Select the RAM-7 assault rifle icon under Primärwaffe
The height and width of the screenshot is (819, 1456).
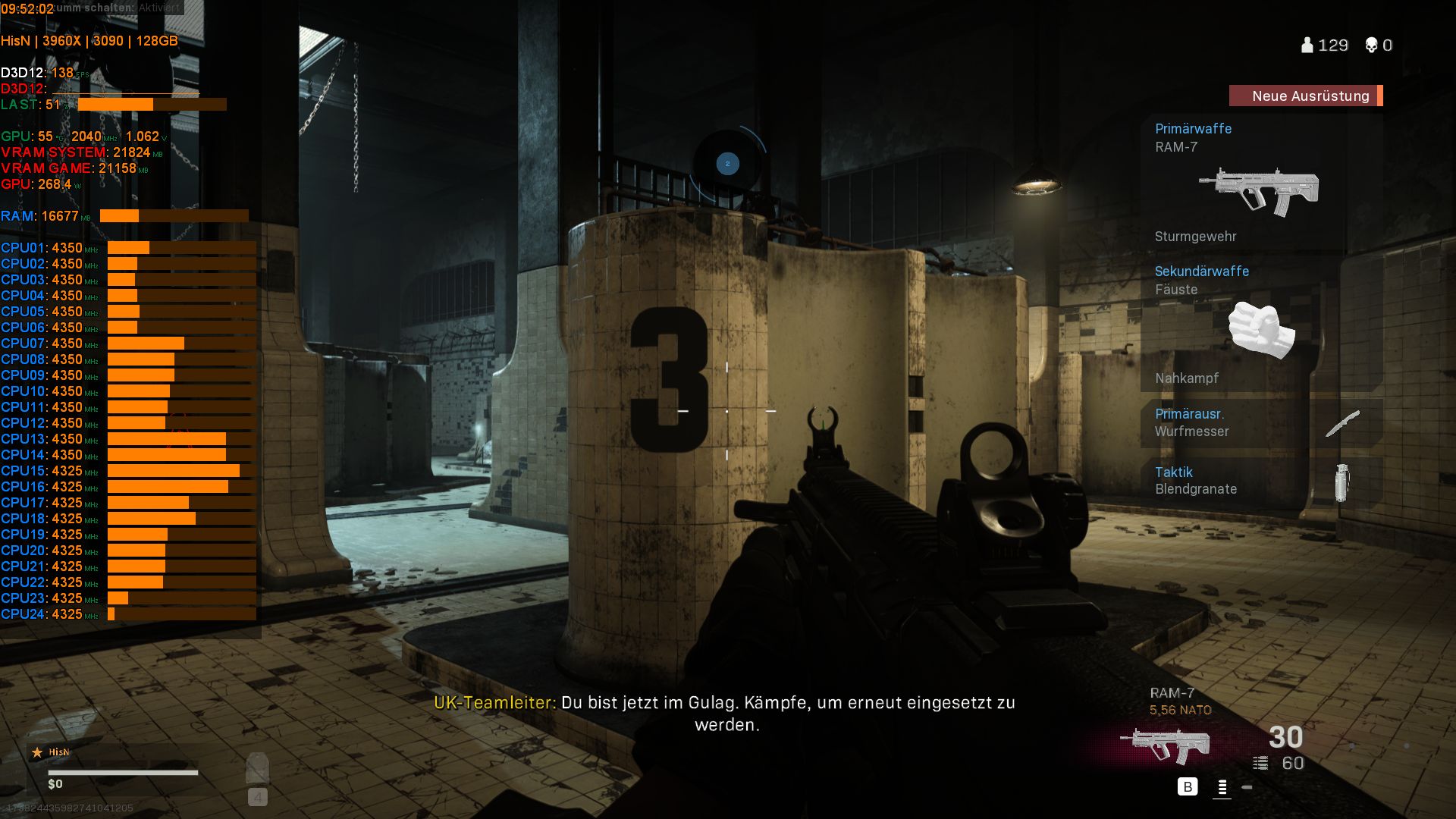point(1259,190)
